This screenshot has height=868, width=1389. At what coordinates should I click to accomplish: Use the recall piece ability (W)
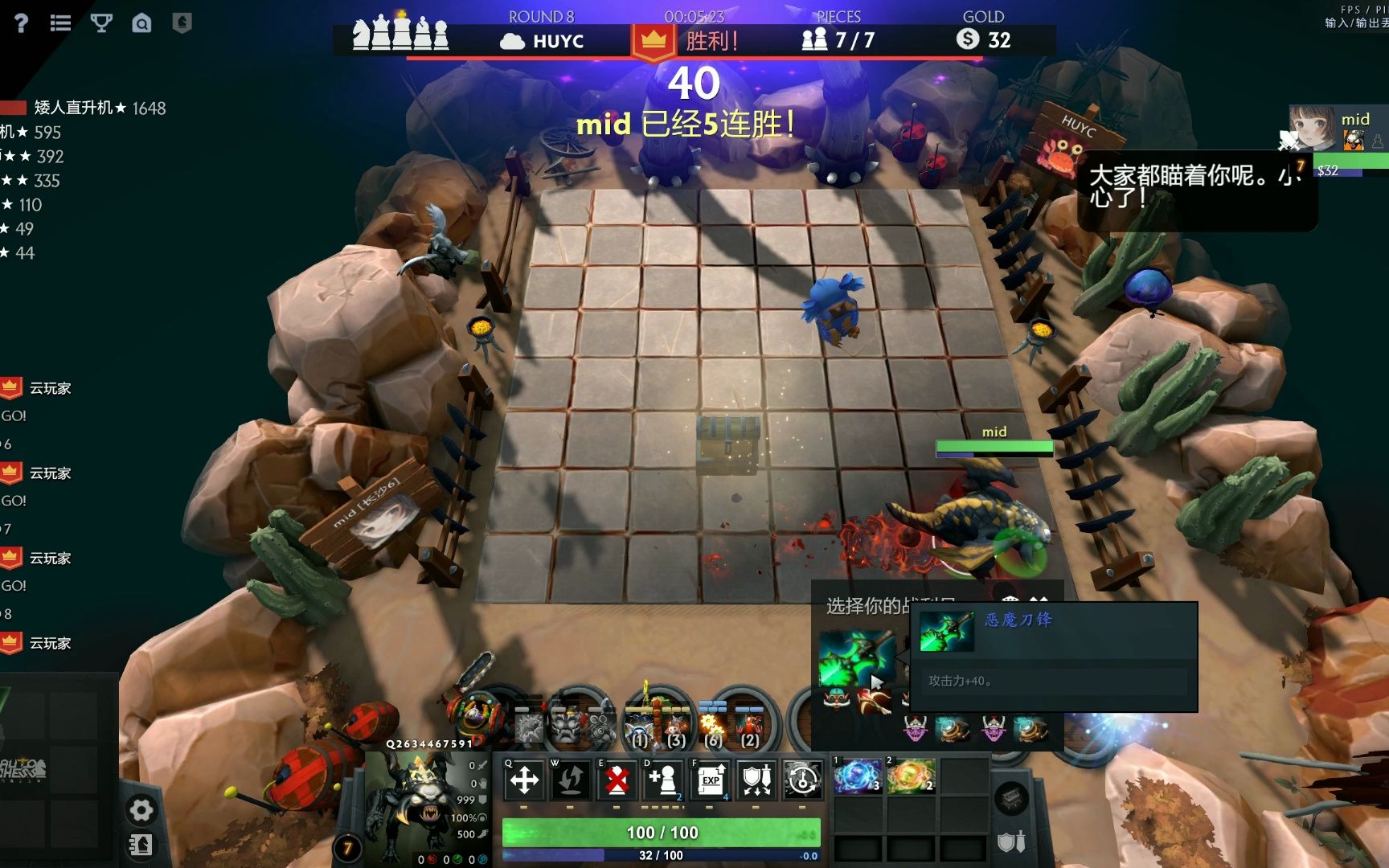571,780
